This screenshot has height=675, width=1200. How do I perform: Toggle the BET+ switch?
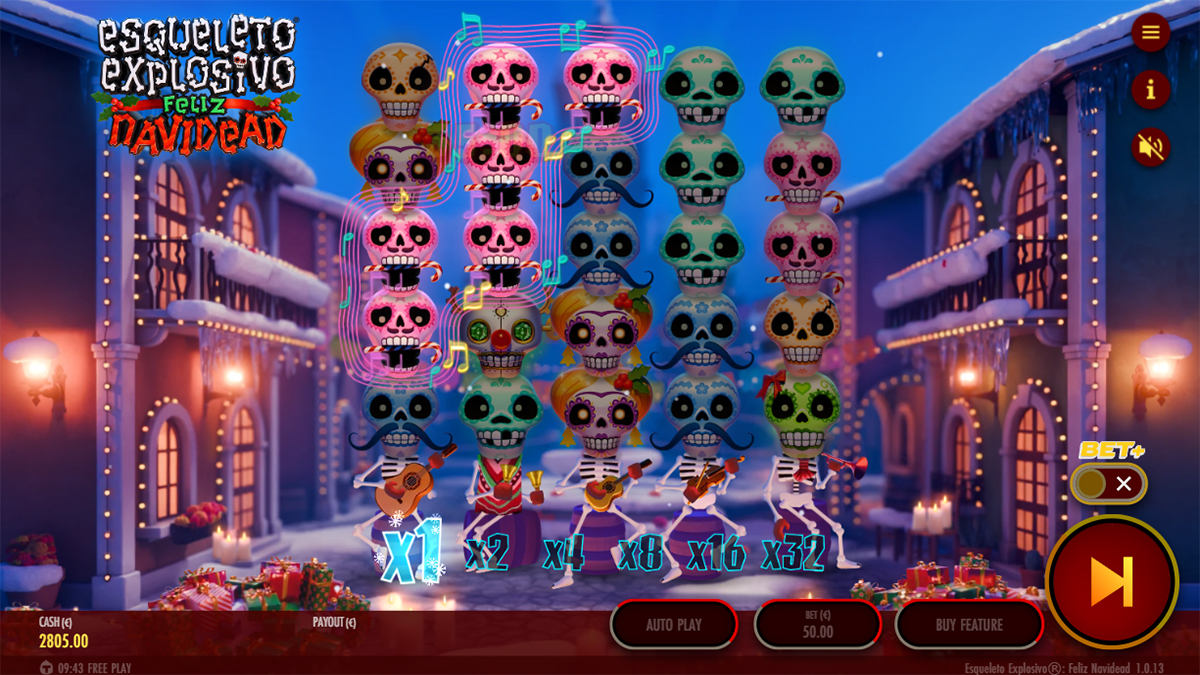coord(1108,485)
